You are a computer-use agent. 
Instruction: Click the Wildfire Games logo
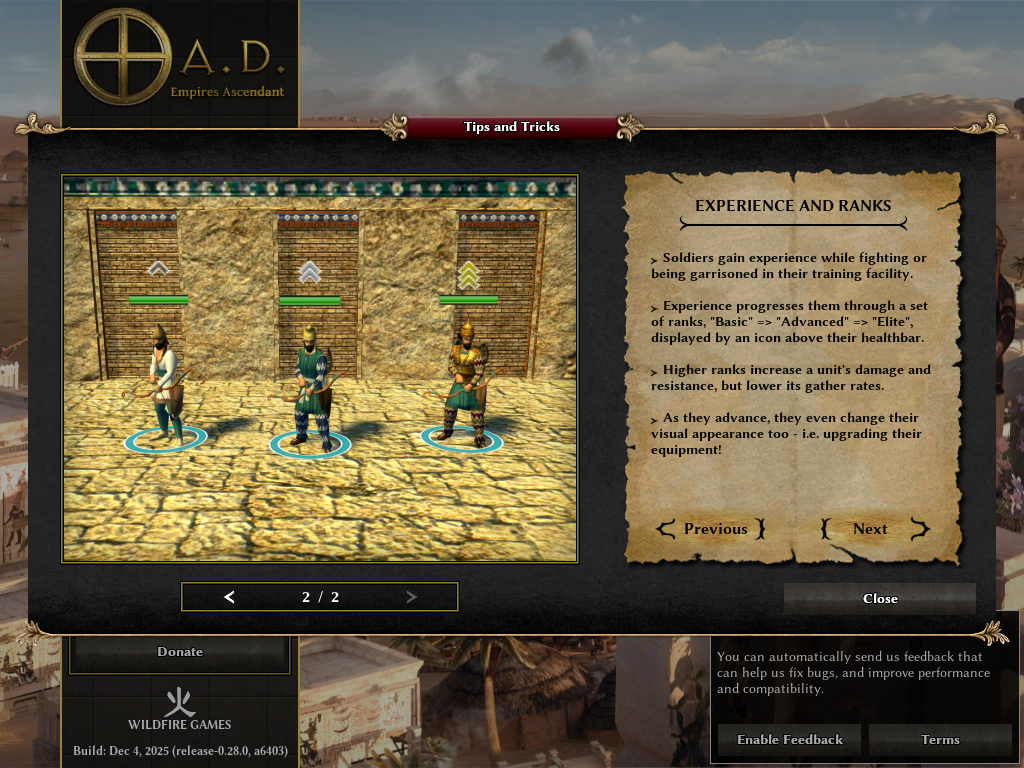coord(180,708)
